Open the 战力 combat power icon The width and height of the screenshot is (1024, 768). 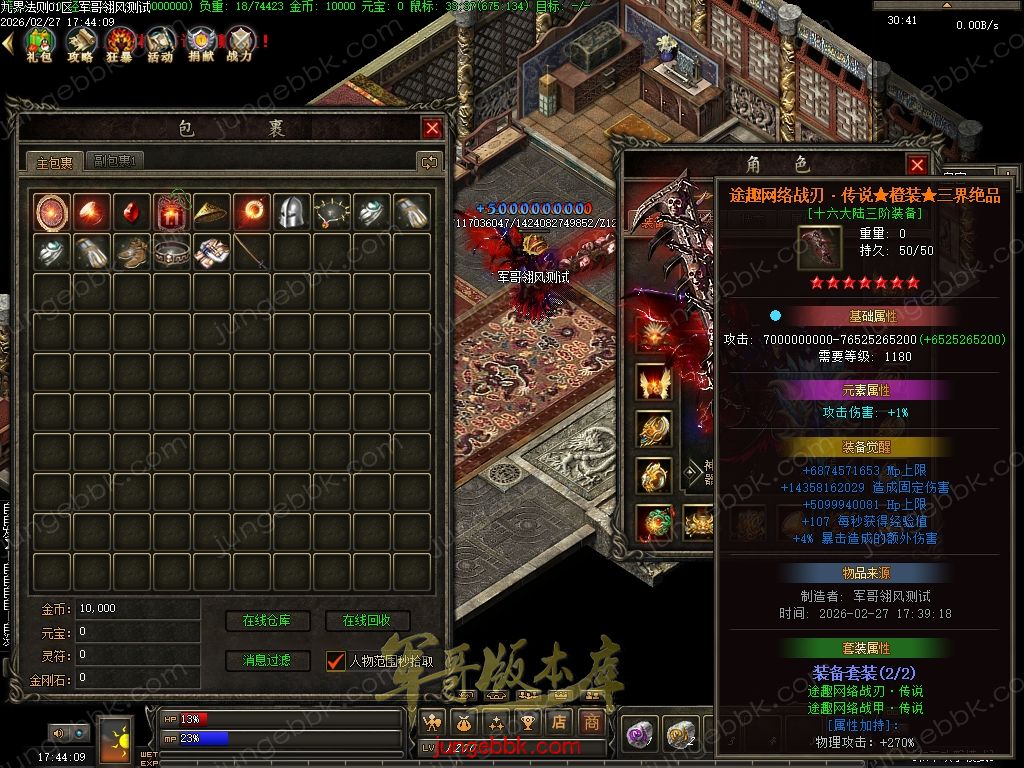tap(240, 44)
